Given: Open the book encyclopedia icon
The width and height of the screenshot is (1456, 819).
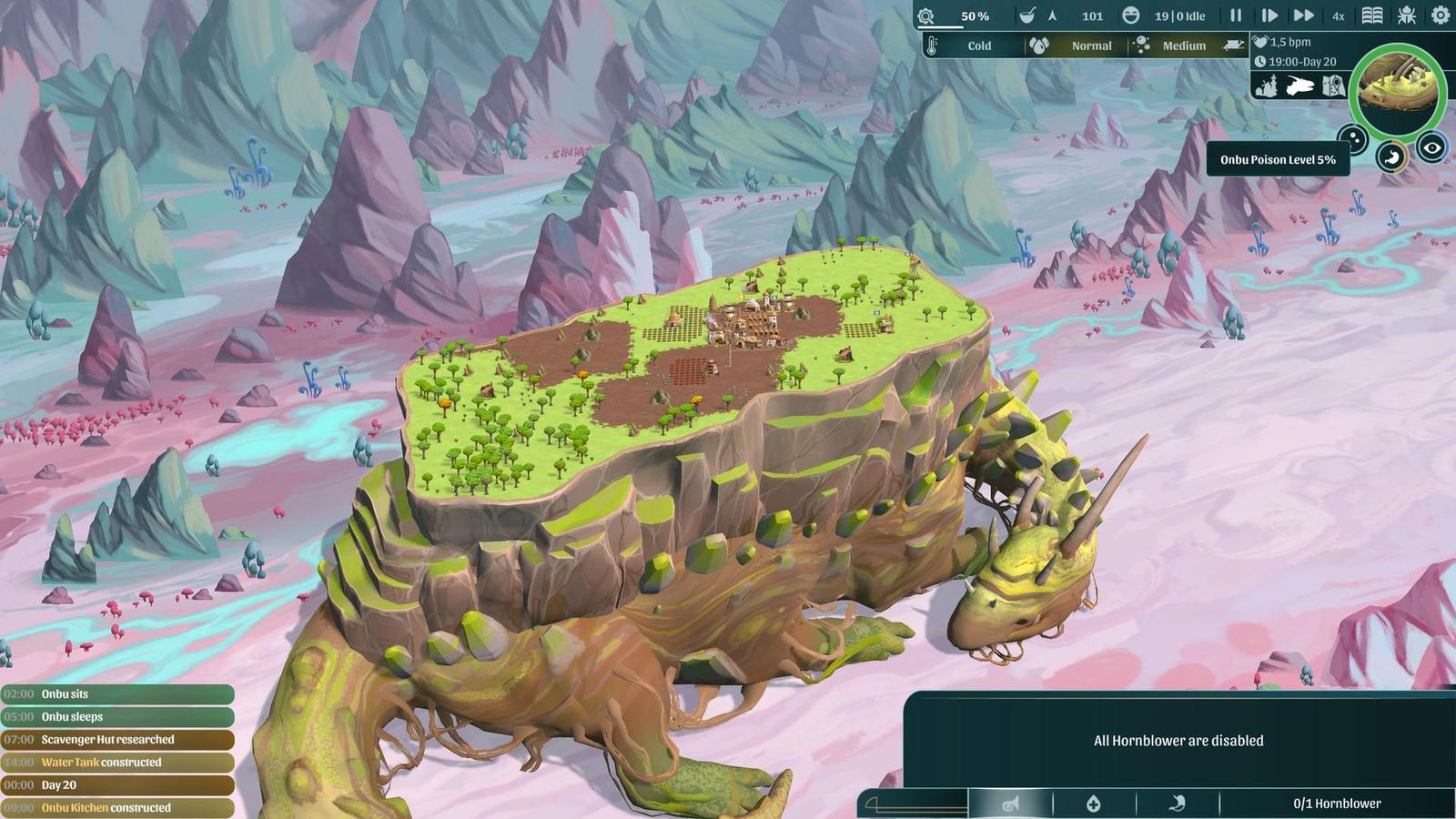Looking at the screenshot, I should click(1372, 15).
